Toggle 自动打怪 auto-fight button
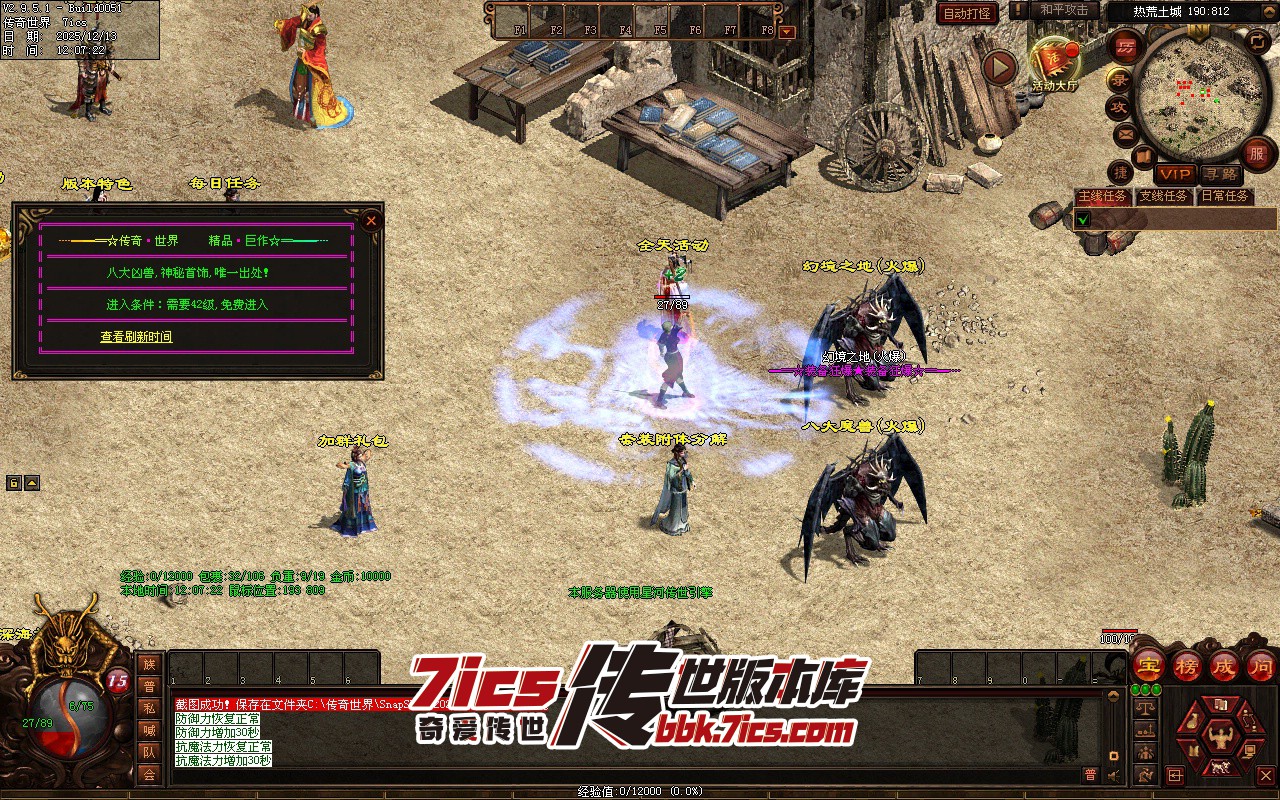Screen dimensions: 1280x800 point(967,14)
